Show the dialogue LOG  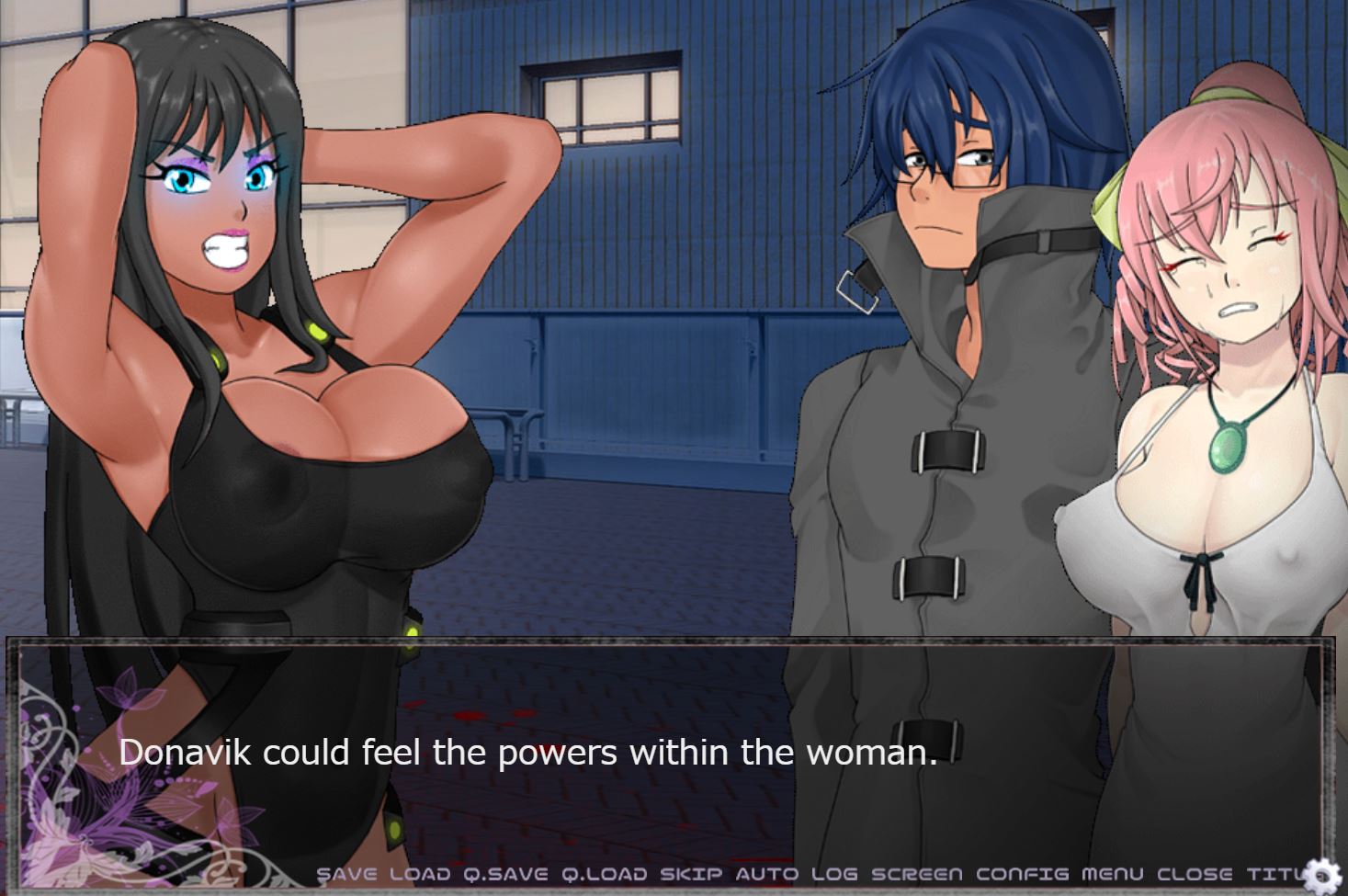click(x=833, y=874)
